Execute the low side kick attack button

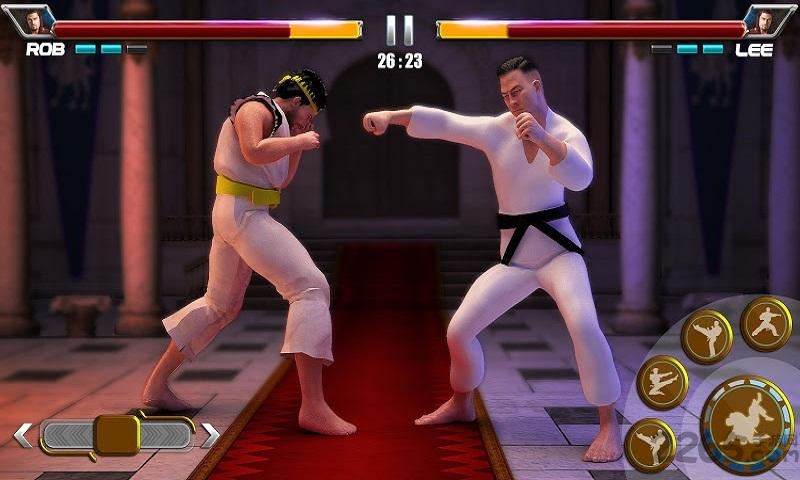tap(650, 445)
